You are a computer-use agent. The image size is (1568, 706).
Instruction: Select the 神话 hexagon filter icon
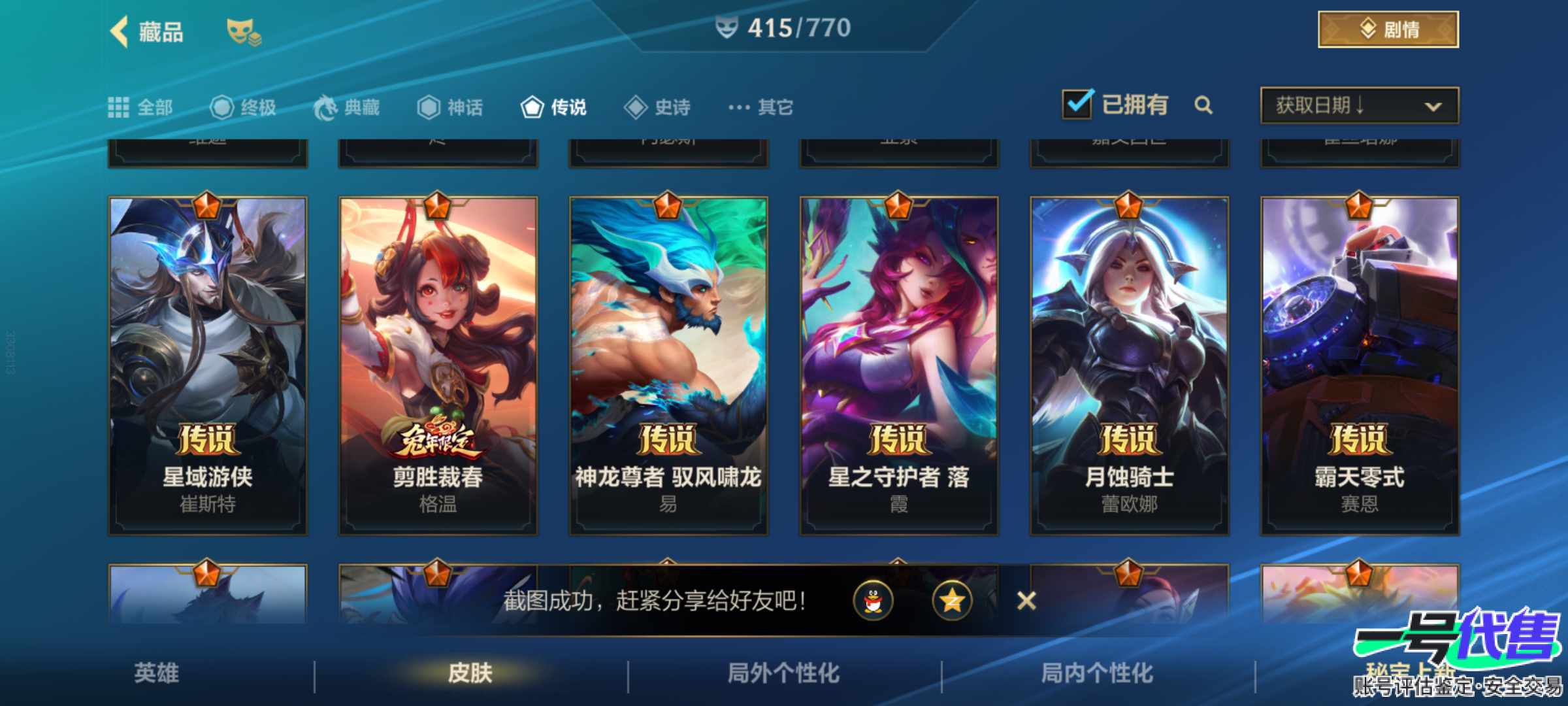coord(431,107)
